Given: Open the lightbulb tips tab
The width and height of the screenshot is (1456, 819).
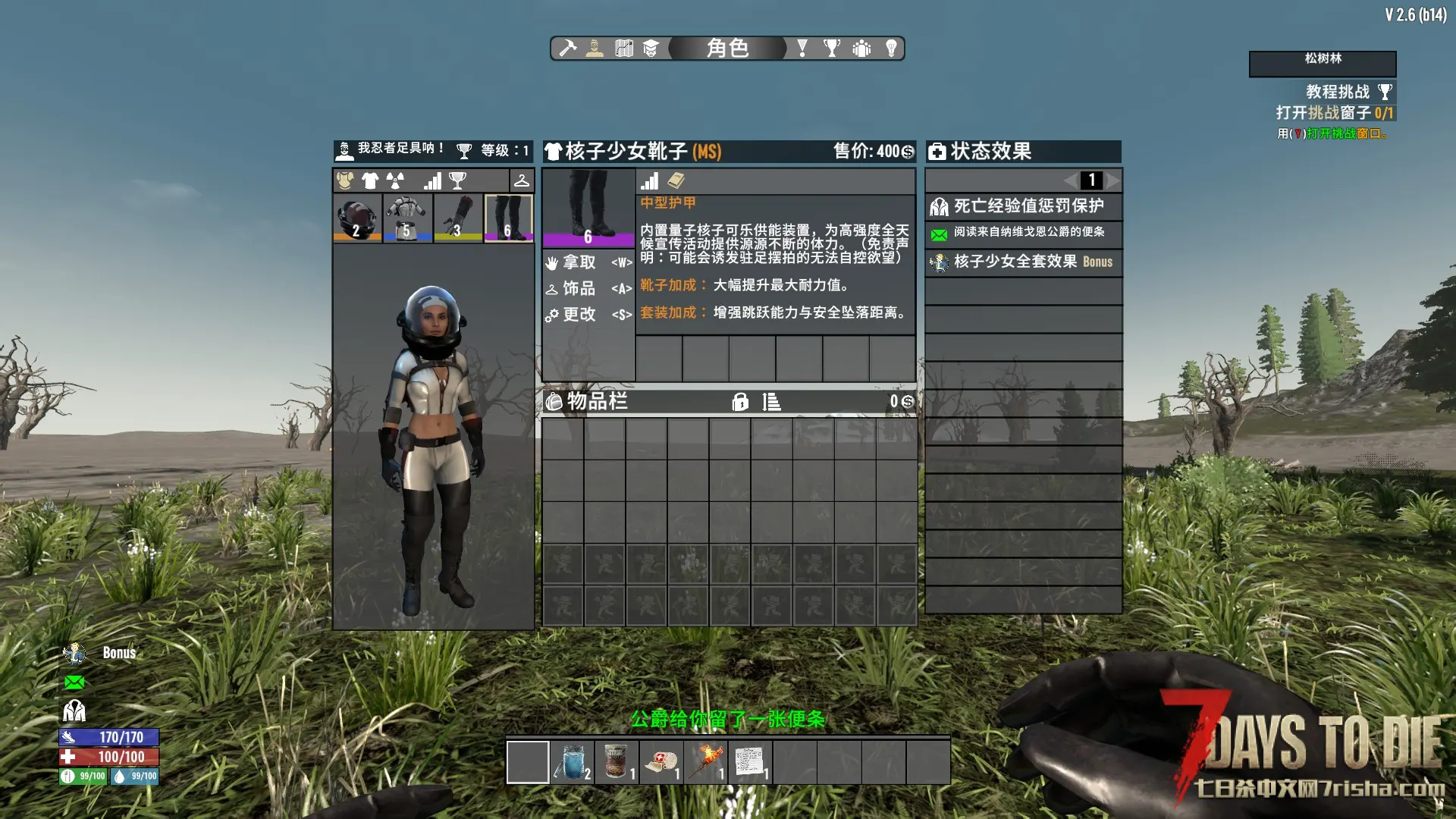Looking at the screenshot, I should (x=891, y=49).
